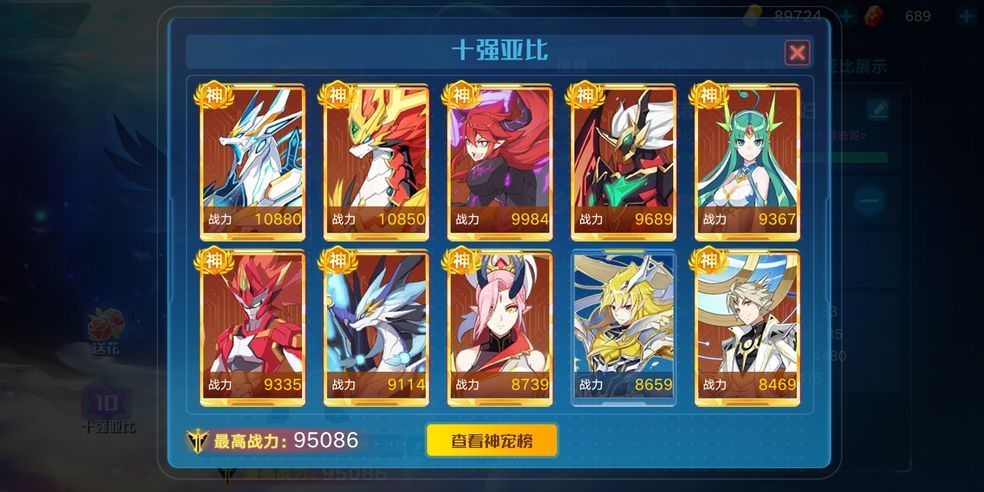Select the dark armored card with 9689 power

(623, 162)
